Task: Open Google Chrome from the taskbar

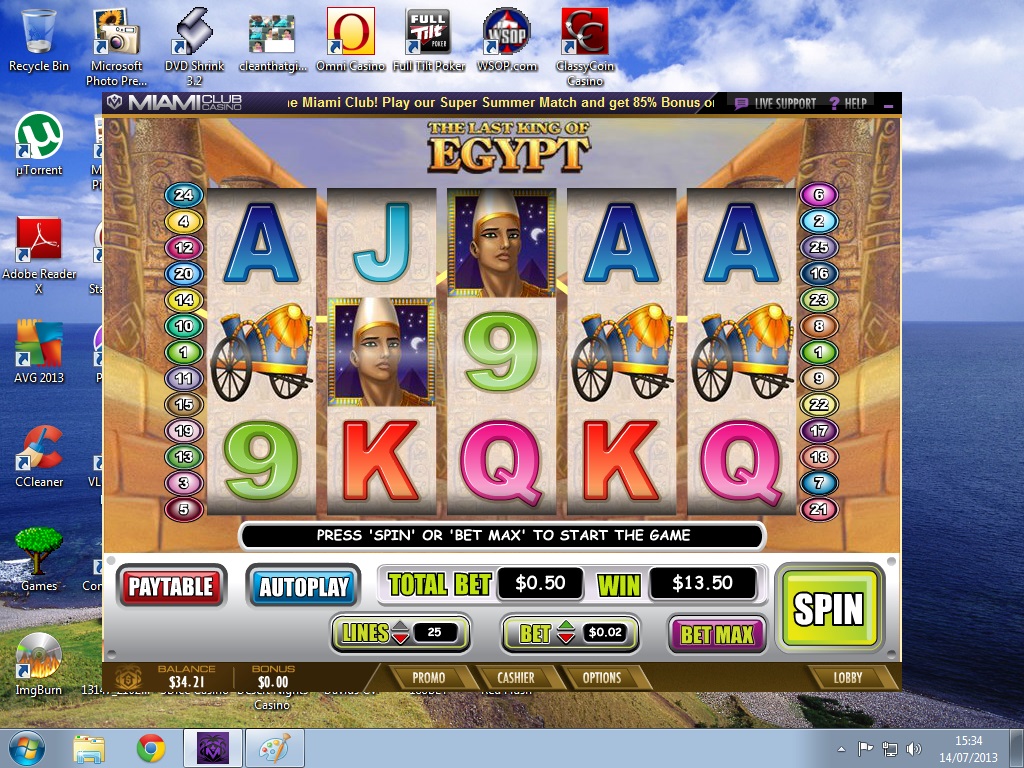Action: pos(151,748)
